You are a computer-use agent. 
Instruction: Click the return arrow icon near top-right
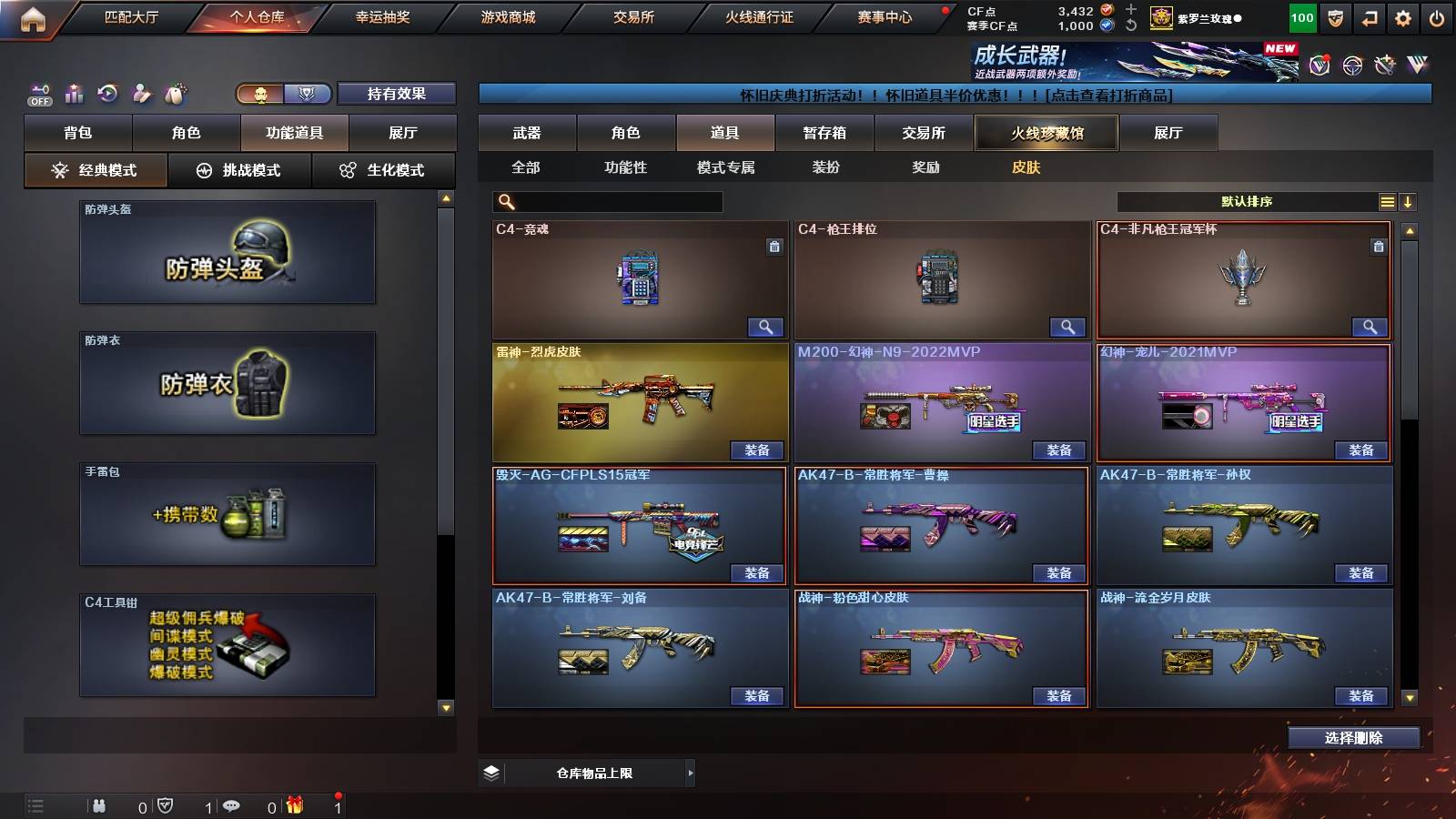point(1370,17)
